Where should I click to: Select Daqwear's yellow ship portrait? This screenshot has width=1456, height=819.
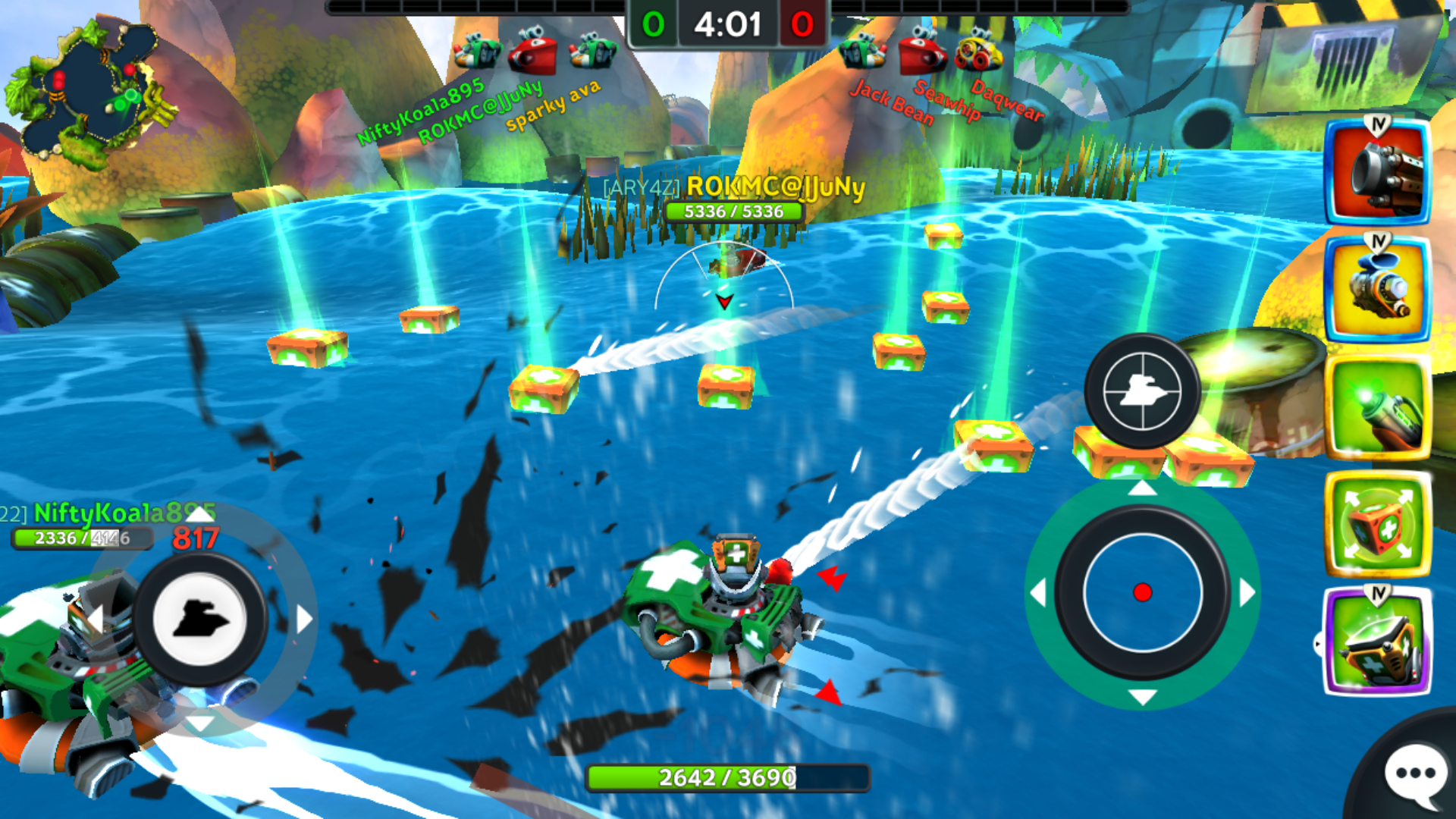tap(978, 52)
